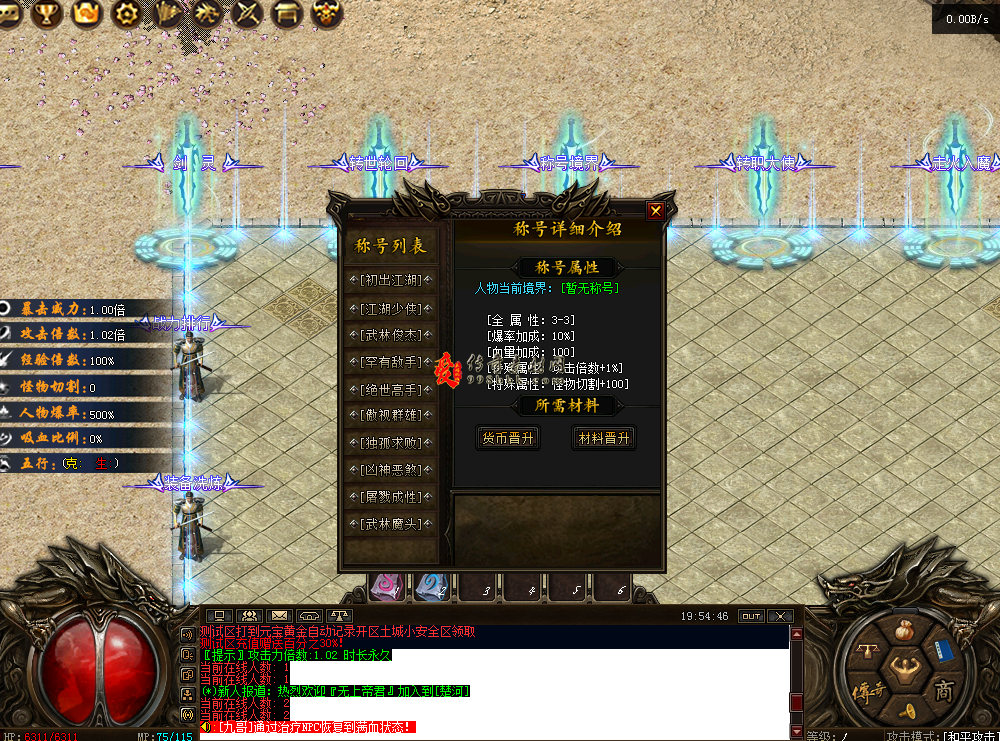Image resolution: width=1000 pixels, height=741 pixels.
Task: Select the [初出江湖] title
Action: pyautogui.click(x=391, y=281)
